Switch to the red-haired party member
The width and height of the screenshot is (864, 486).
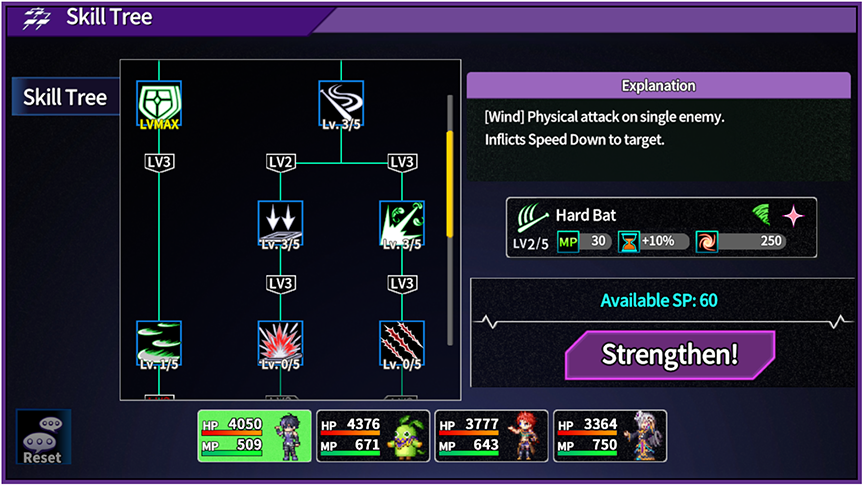[x=491, y=435]
